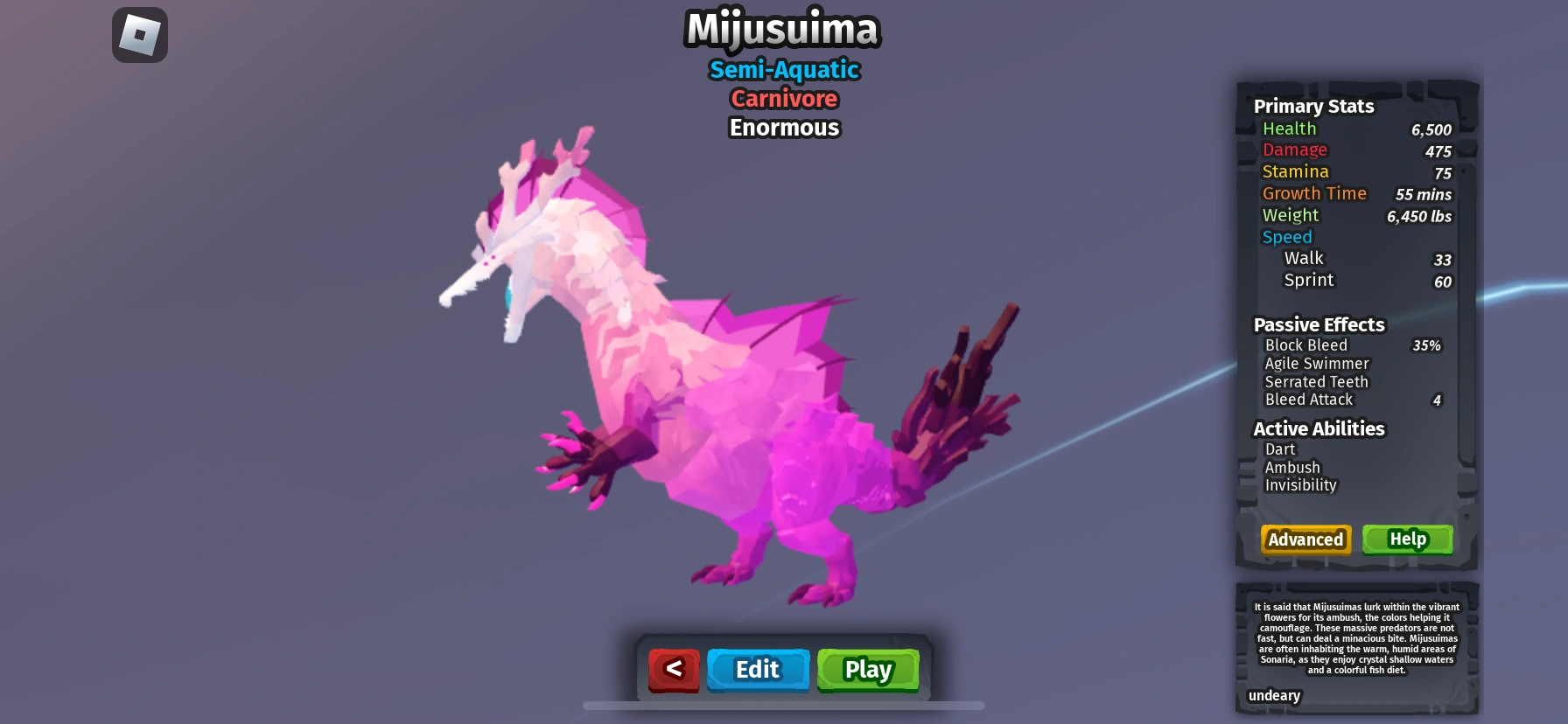Click the creator name undeary
The image size is (1568, 724).
(x=1273, y=696)
